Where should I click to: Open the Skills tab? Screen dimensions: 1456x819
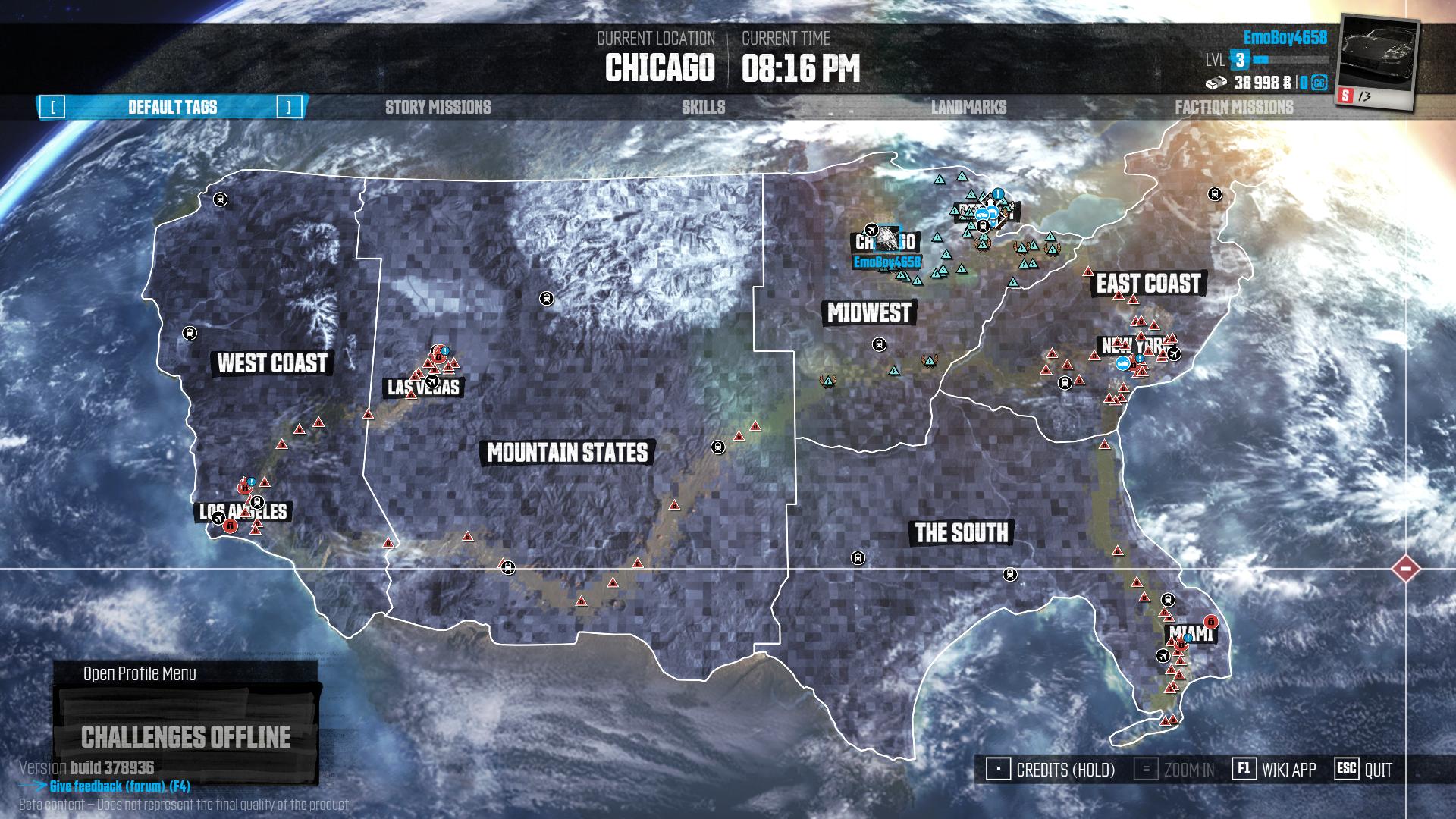coord(703,108)
